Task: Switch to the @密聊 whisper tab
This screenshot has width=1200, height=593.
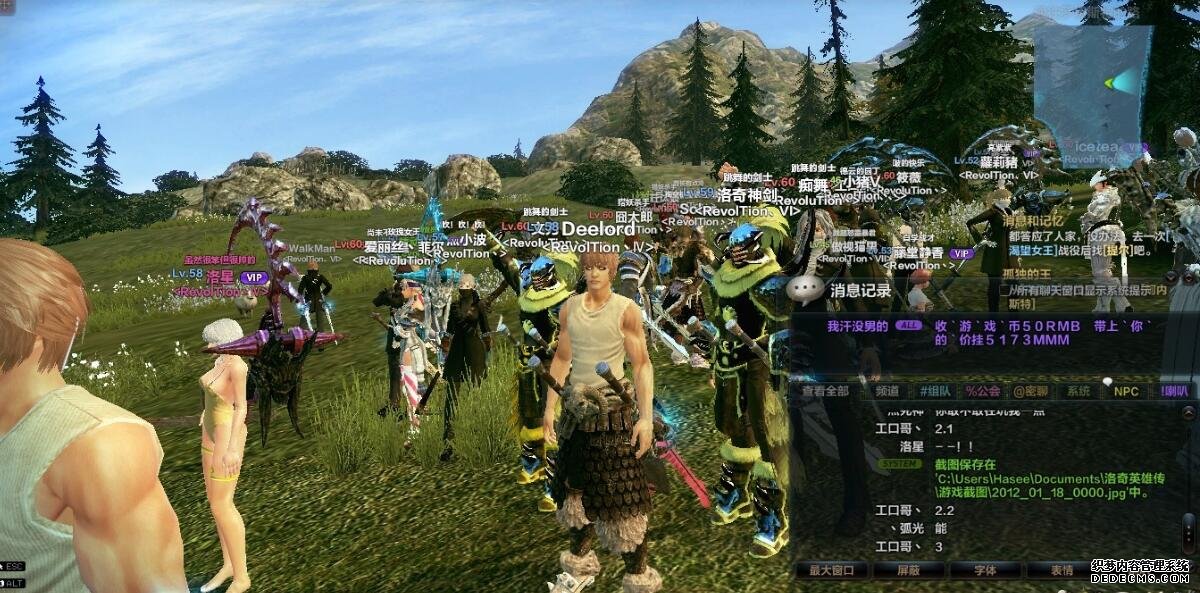Action: point(1030,391)
